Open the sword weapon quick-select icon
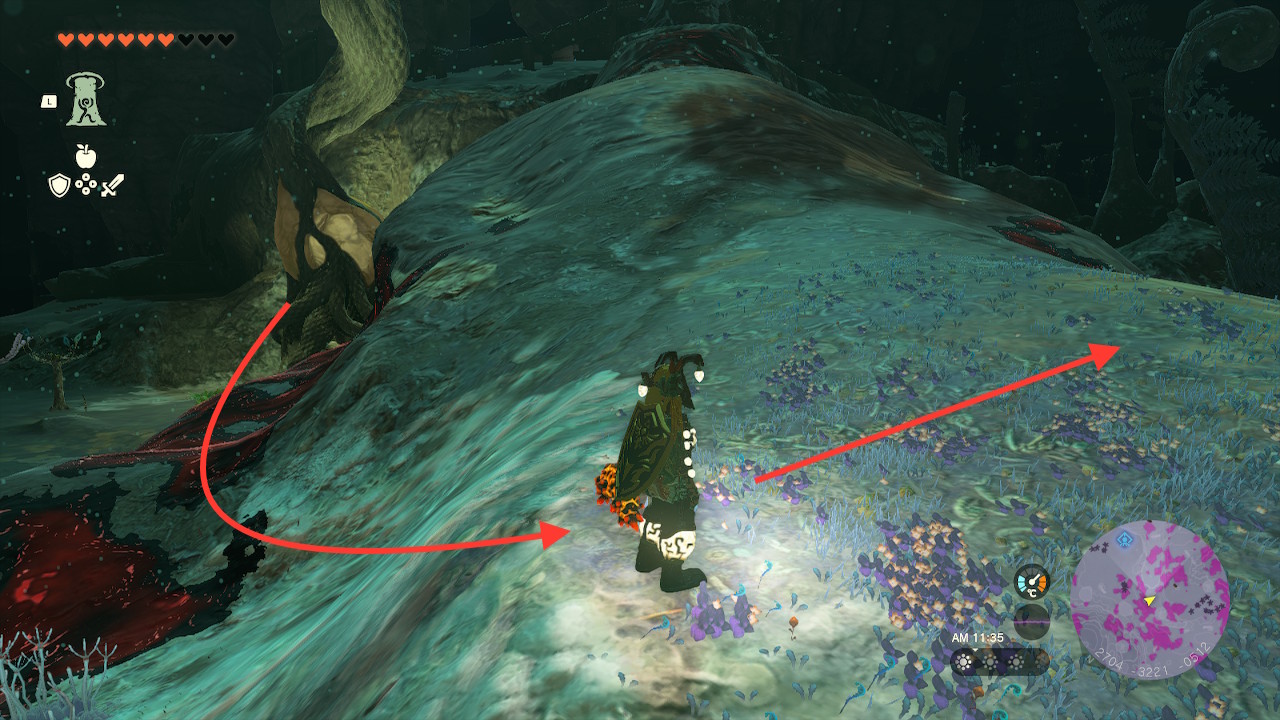 tap(112, 185)
